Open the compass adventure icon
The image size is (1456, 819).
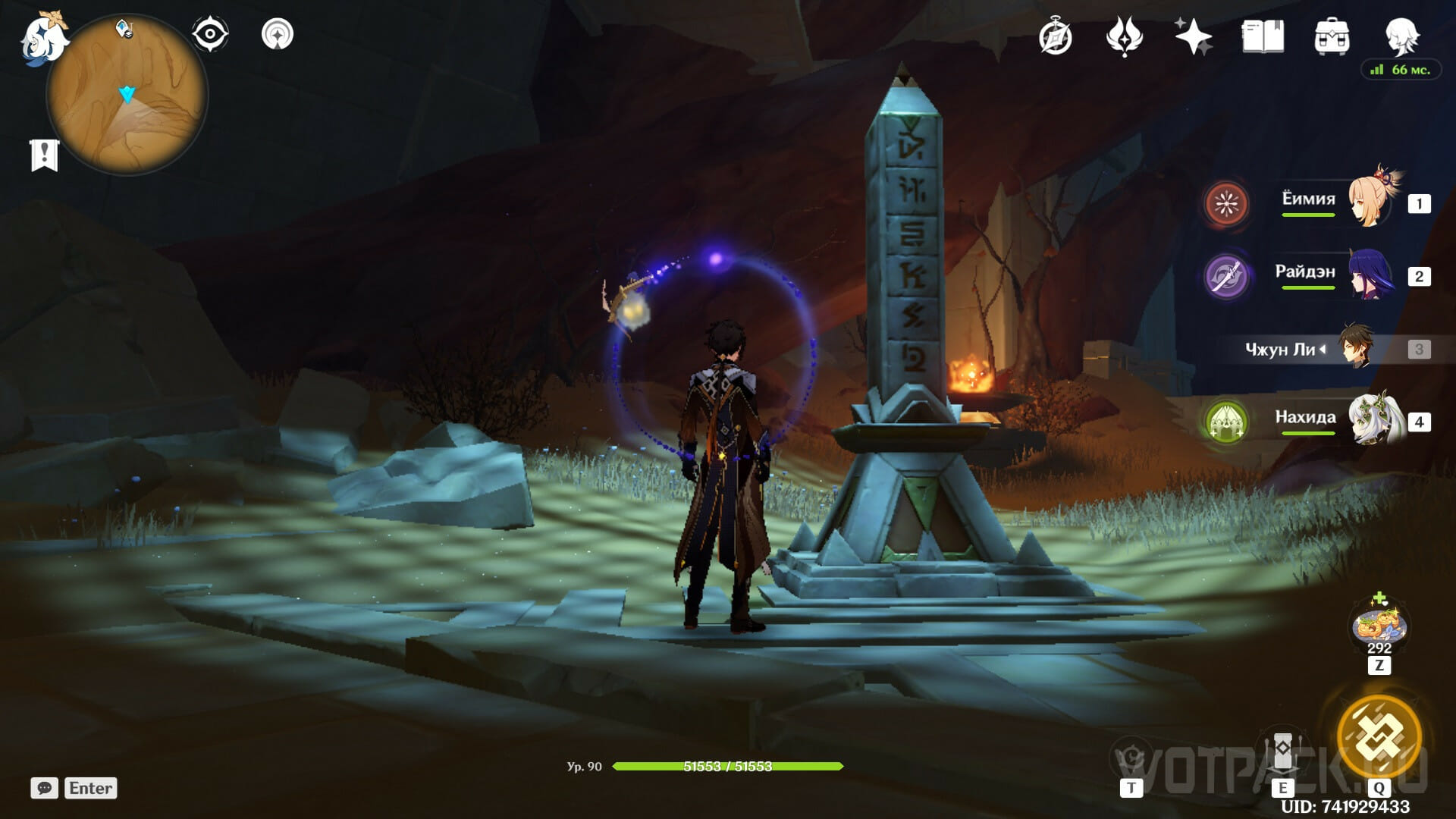click(1055, 36)
